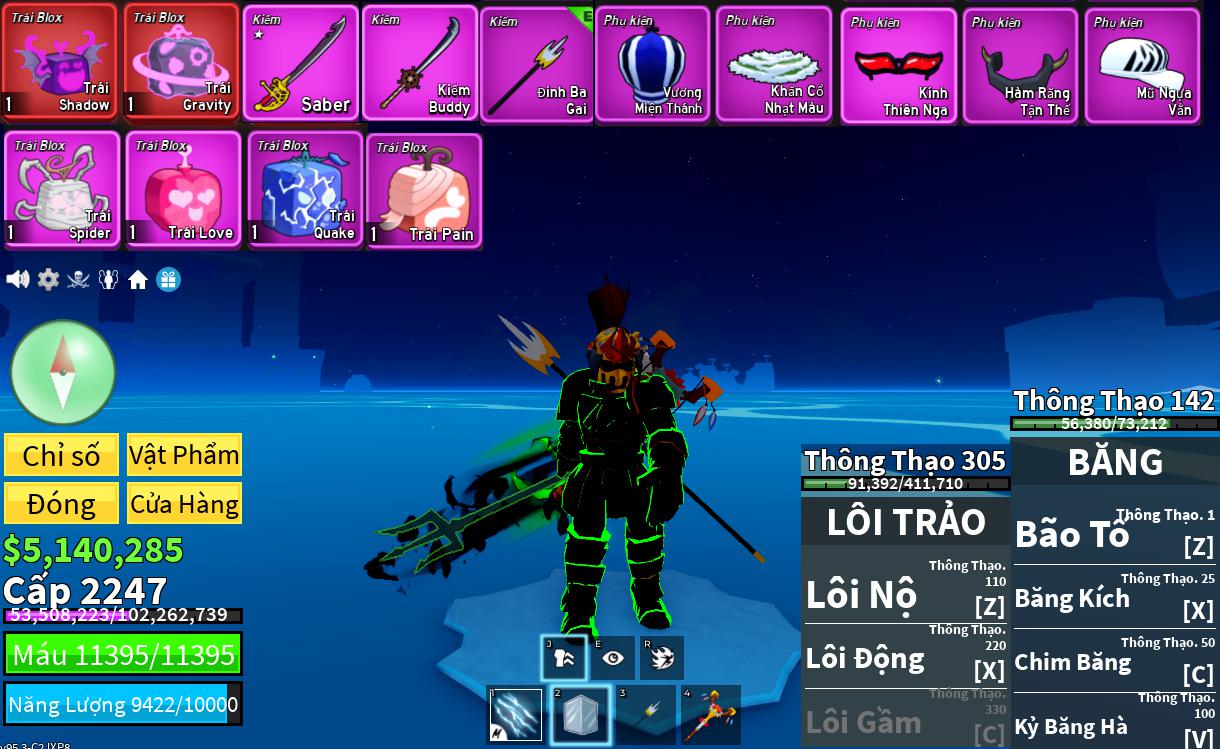Select the Kiếm Buddy sword slot
Viewport: 1220px width, 749px height.
coord(419,63)
